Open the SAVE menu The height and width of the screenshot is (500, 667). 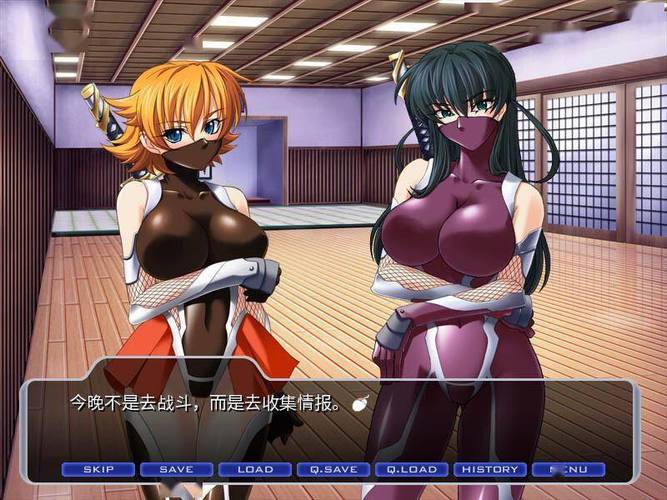point(176,469)
